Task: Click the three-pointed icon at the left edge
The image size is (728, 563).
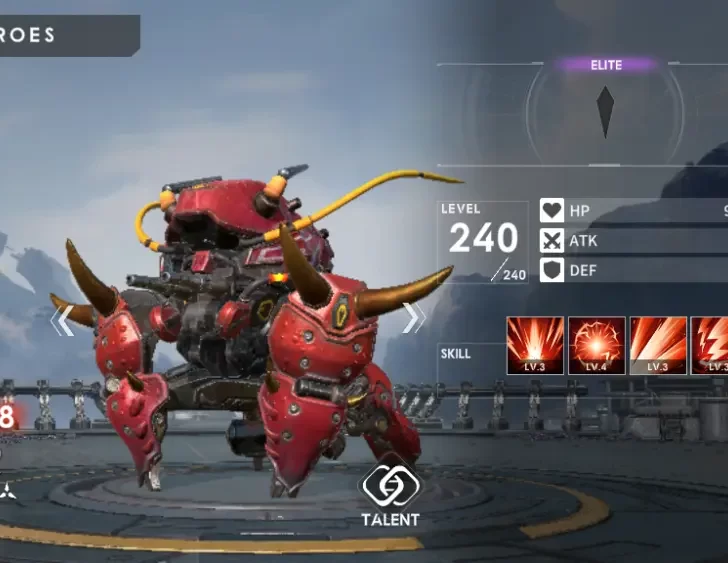Action: point(6,491)
